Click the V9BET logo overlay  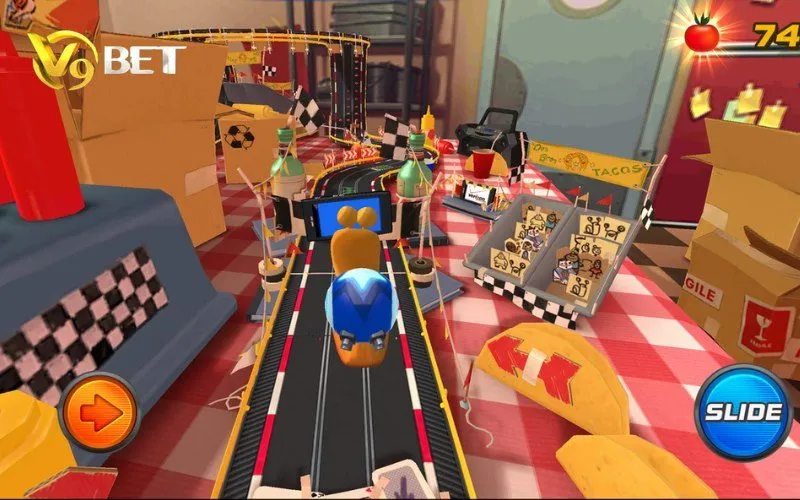[x=103, y=58]
